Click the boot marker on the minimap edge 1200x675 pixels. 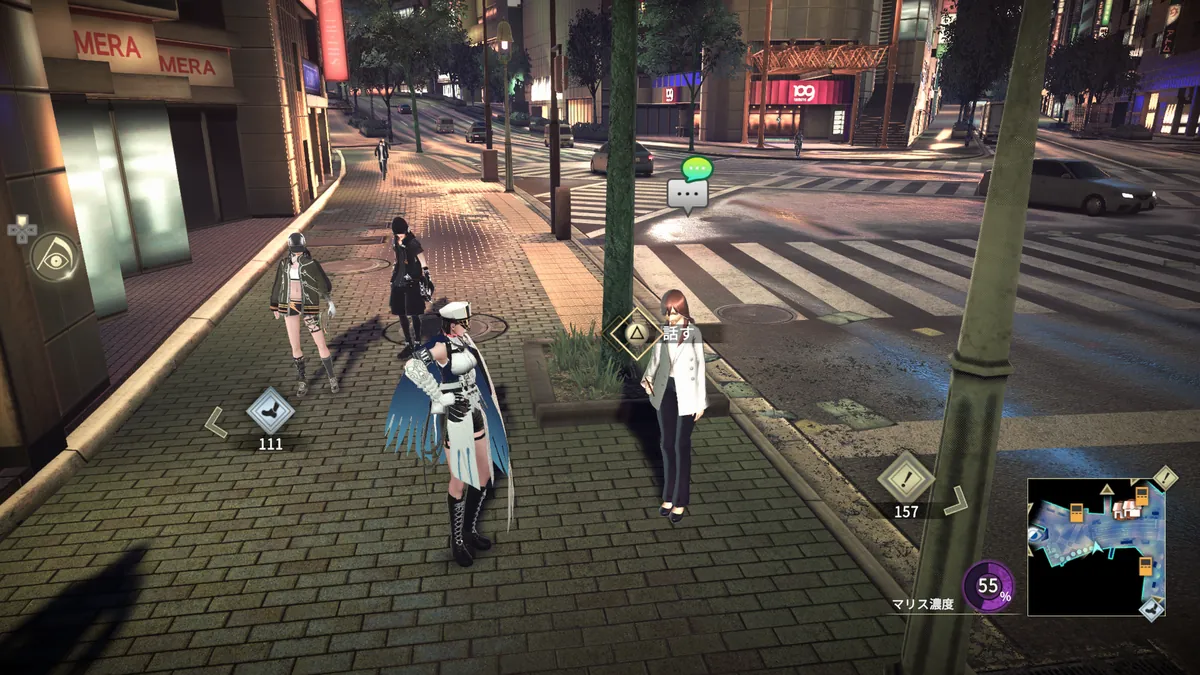[x=1151, y=608]
